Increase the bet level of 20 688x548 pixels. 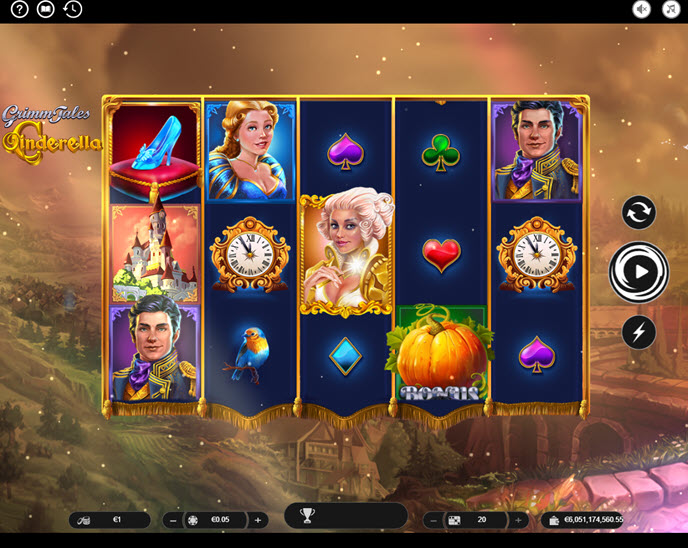tap(518, 520)
